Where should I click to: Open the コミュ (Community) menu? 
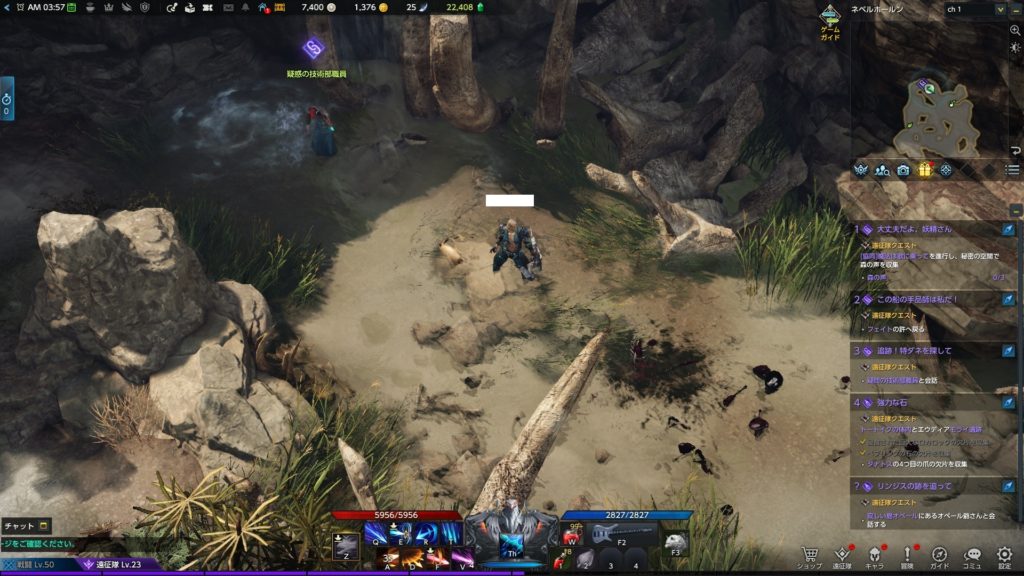[x=972, y=556]
